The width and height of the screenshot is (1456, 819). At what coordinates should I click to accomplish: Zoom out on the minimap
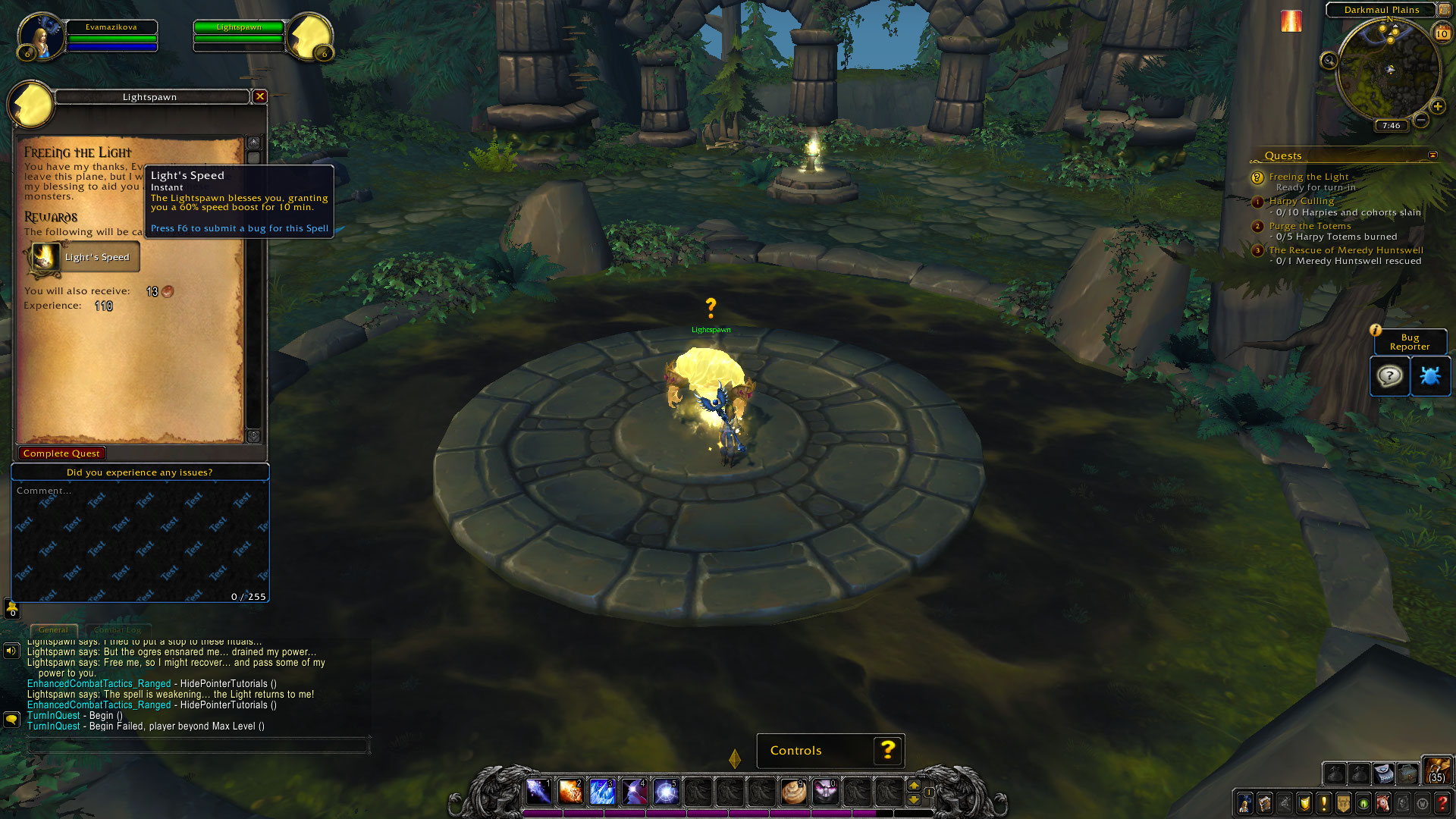(1421, 120)
